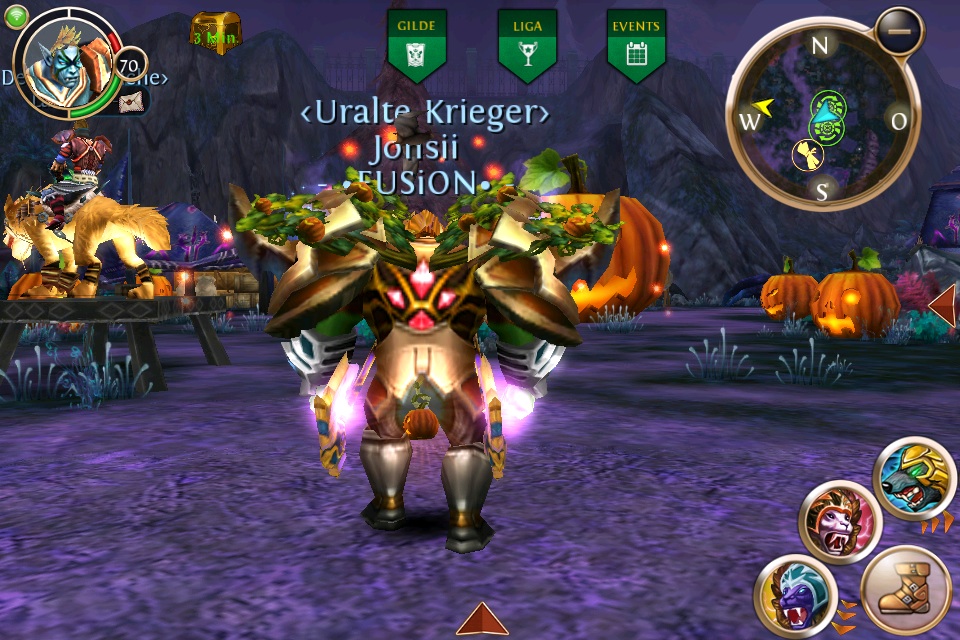Open the Gilde banner menu

click(x=417, y=44)
